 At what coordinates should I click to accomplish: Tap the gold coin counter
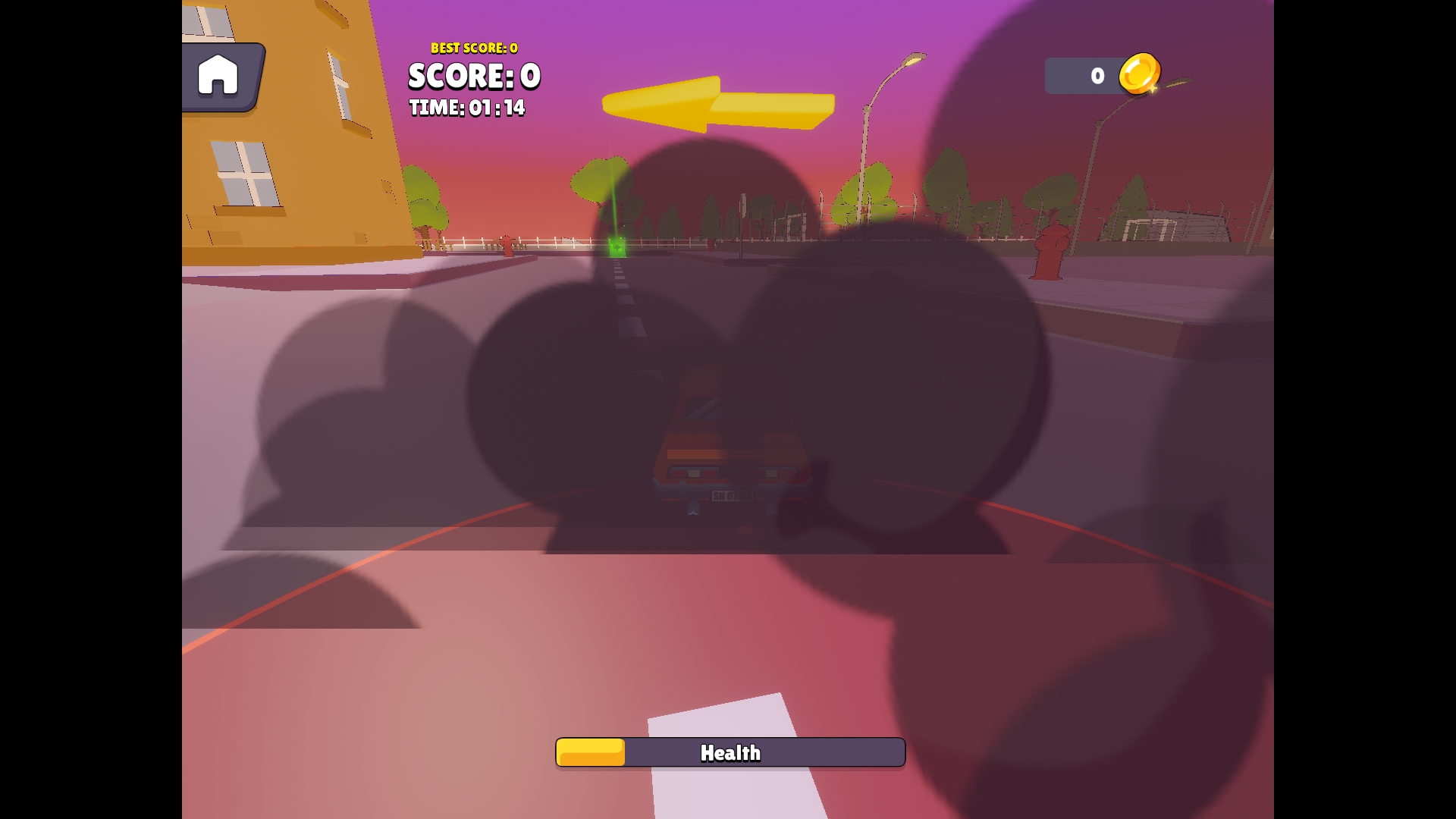coord(1103,76)
